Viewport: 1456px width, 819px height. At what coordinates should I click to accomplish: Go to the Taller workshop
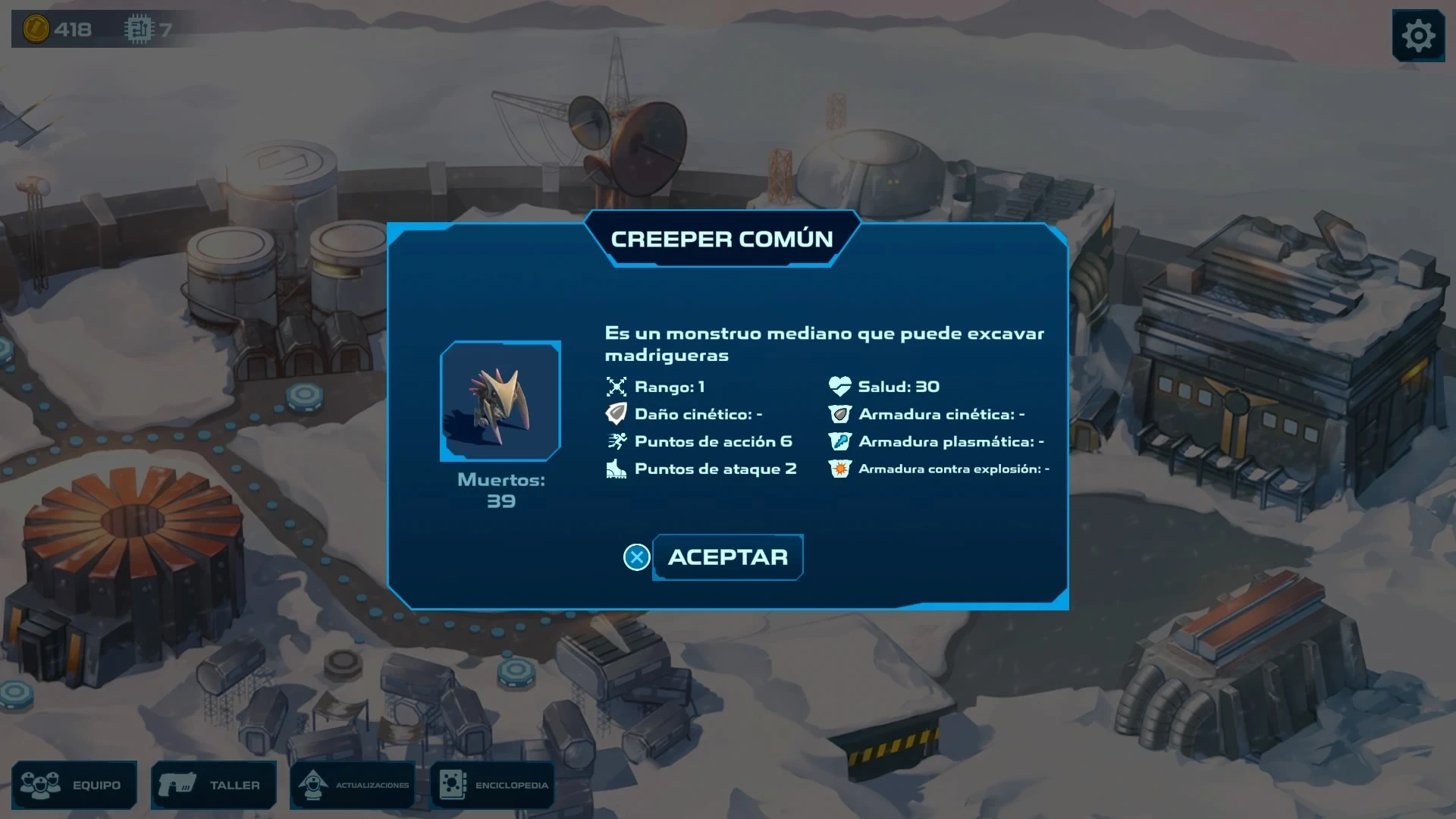pyautogui.click(x=214, y=785)
